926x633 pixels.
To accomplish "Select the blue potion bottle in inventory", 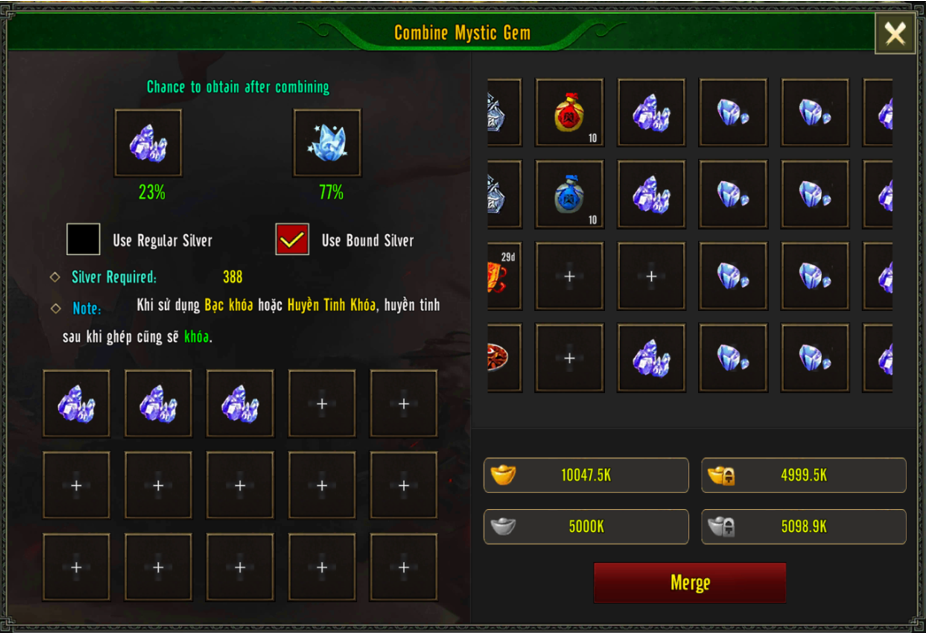I will (569, 194).
